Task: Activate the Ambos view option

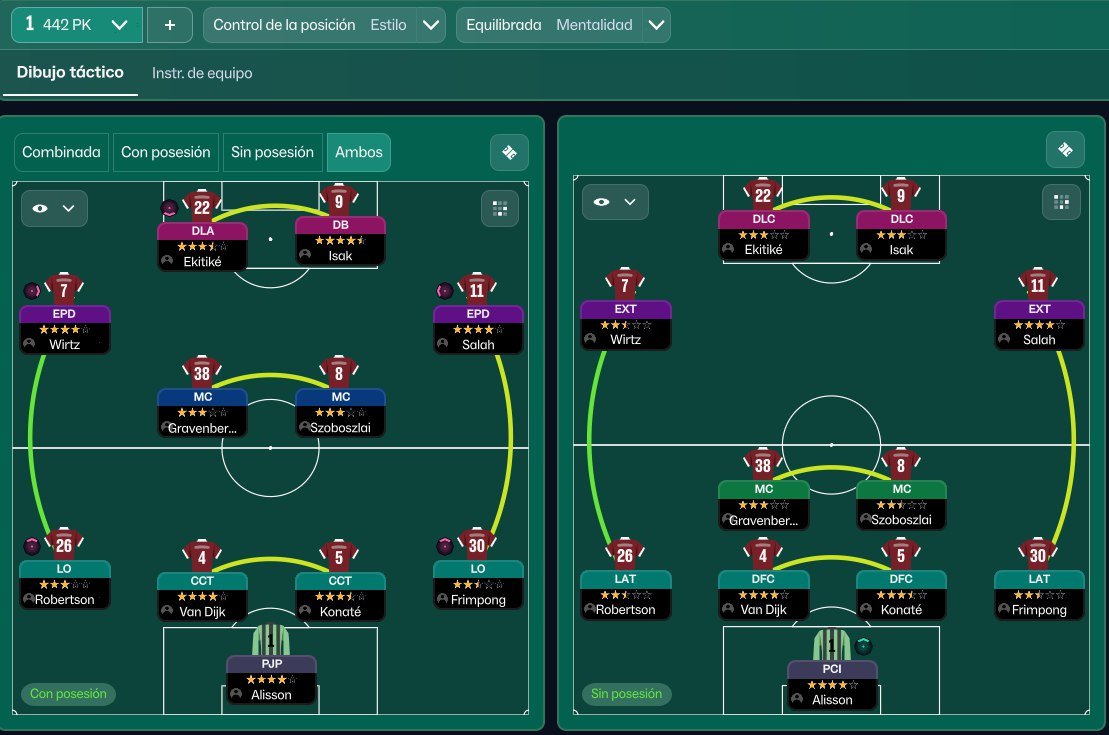Action: pyautogui.click(x=358, y=152)
